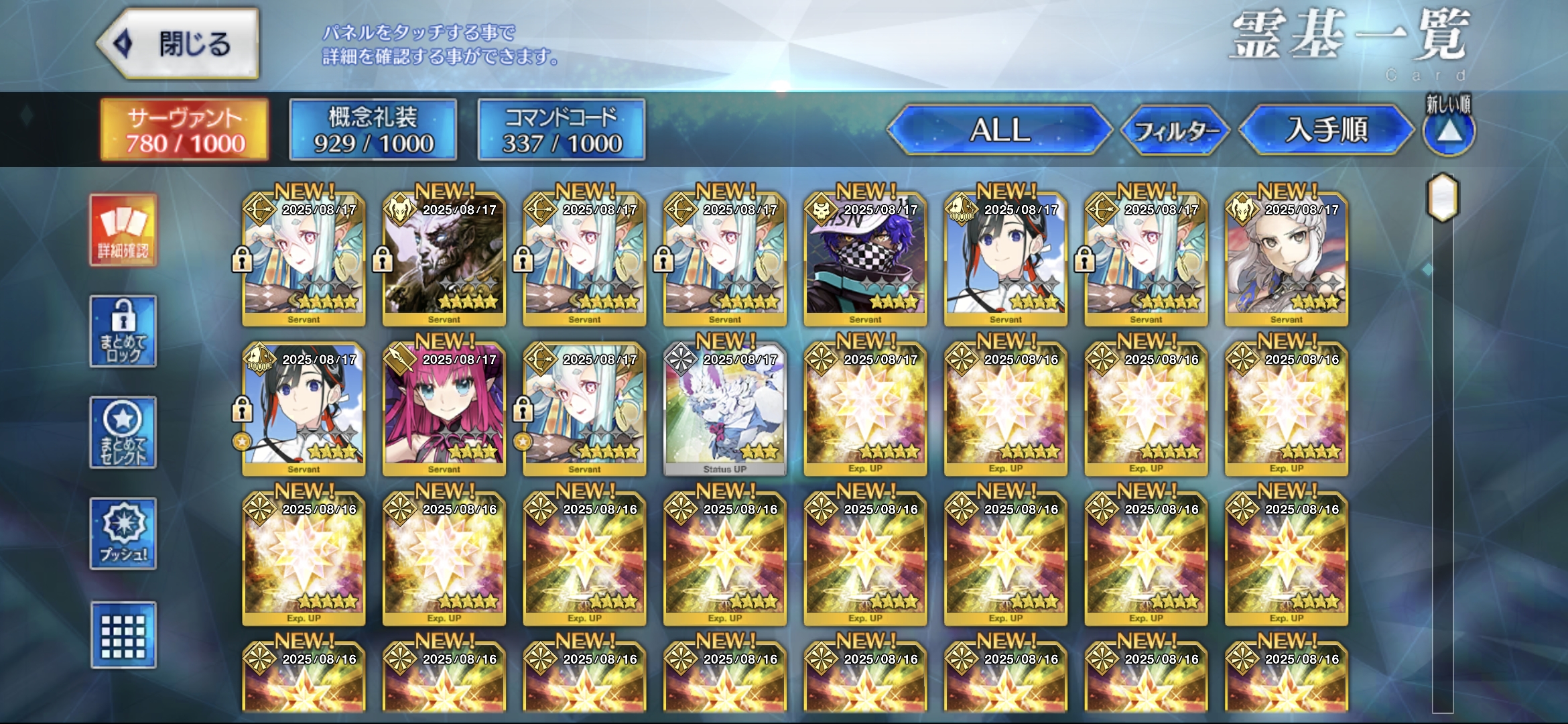The width and height of the screenshot is (1568, 724).
Task: Pick the checkered-mask purple-haired servant card
Action: 865,258
